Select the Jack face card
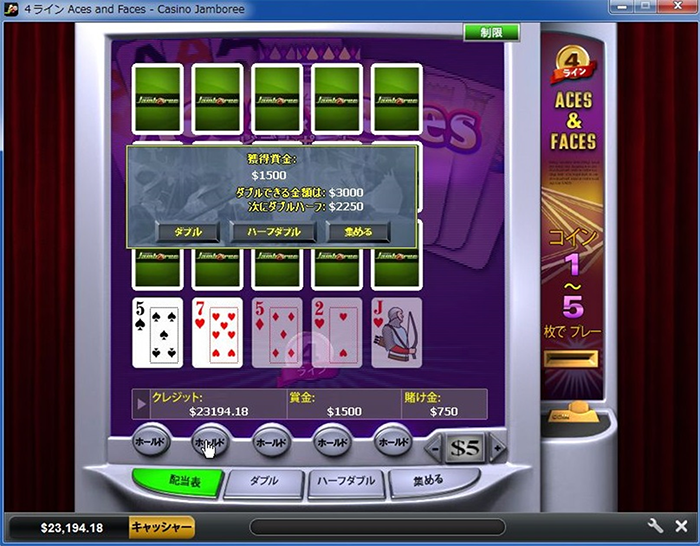 coord(396,332)
